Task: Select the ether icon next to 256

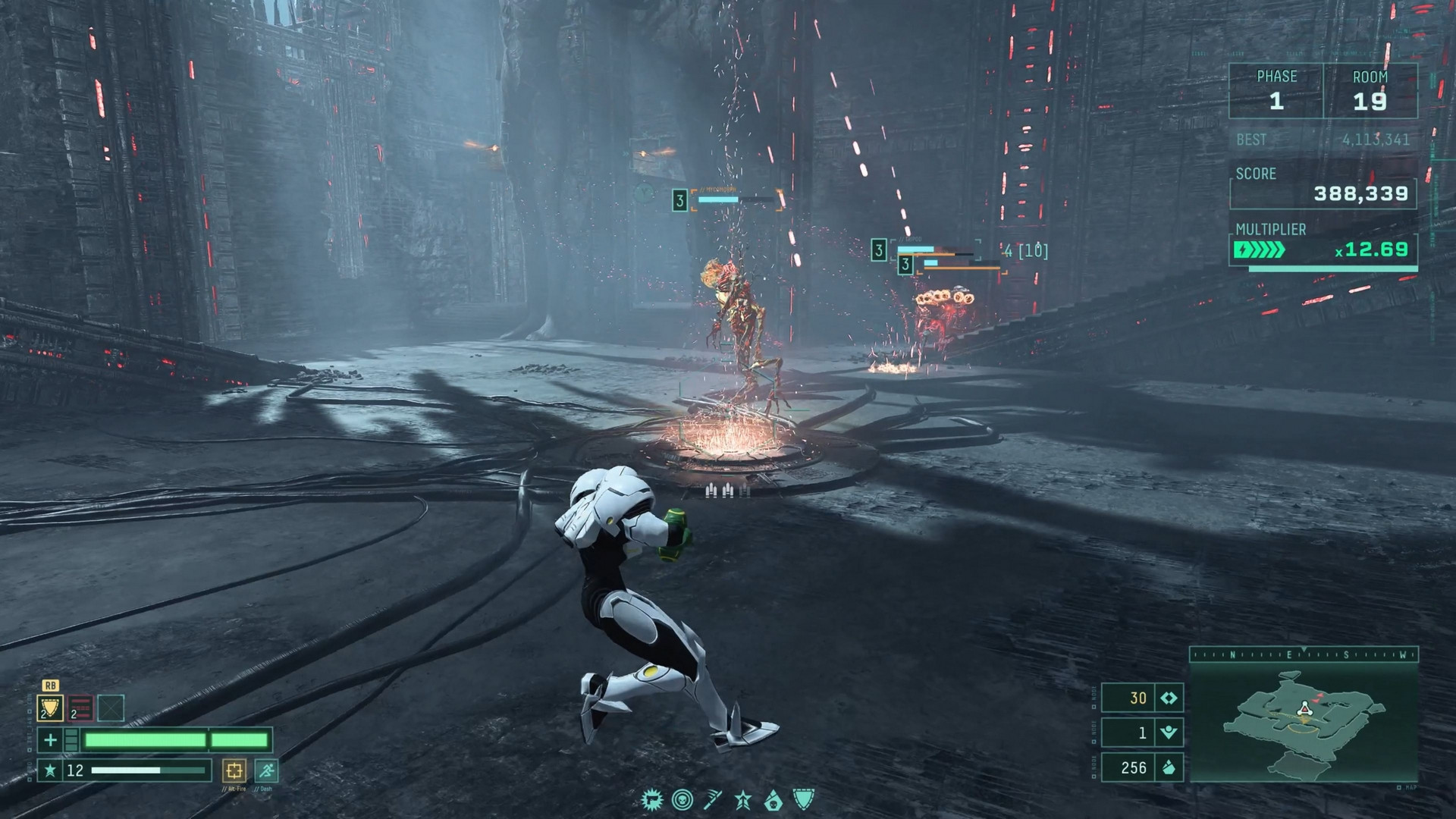Action: click(x=1169, y=766)
